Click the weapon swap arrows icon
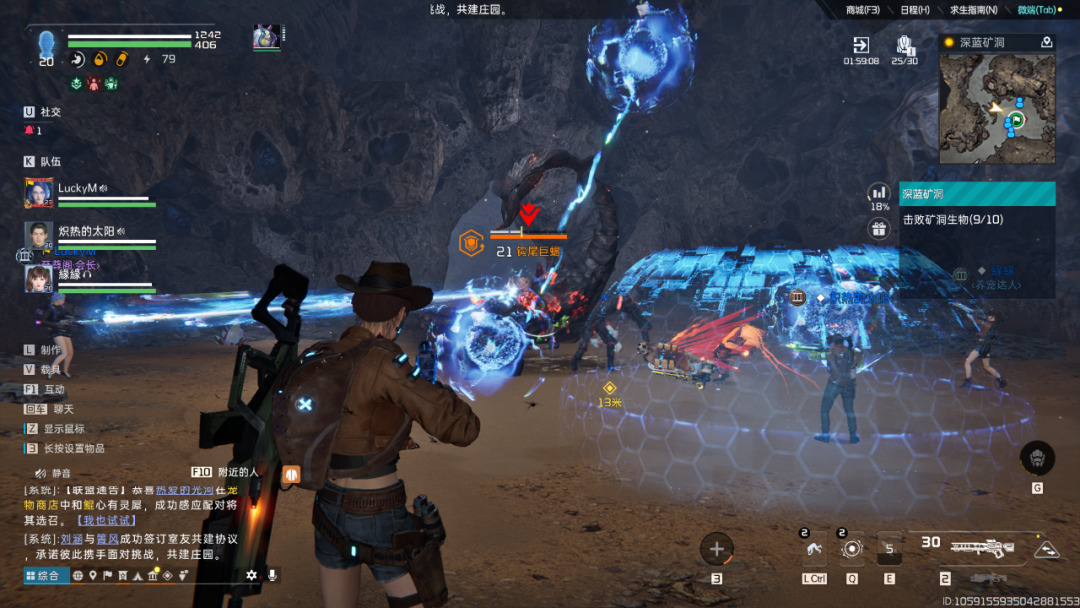Image resolution: width=1080 pixels, height=608 pixels. pos(1047,549)
